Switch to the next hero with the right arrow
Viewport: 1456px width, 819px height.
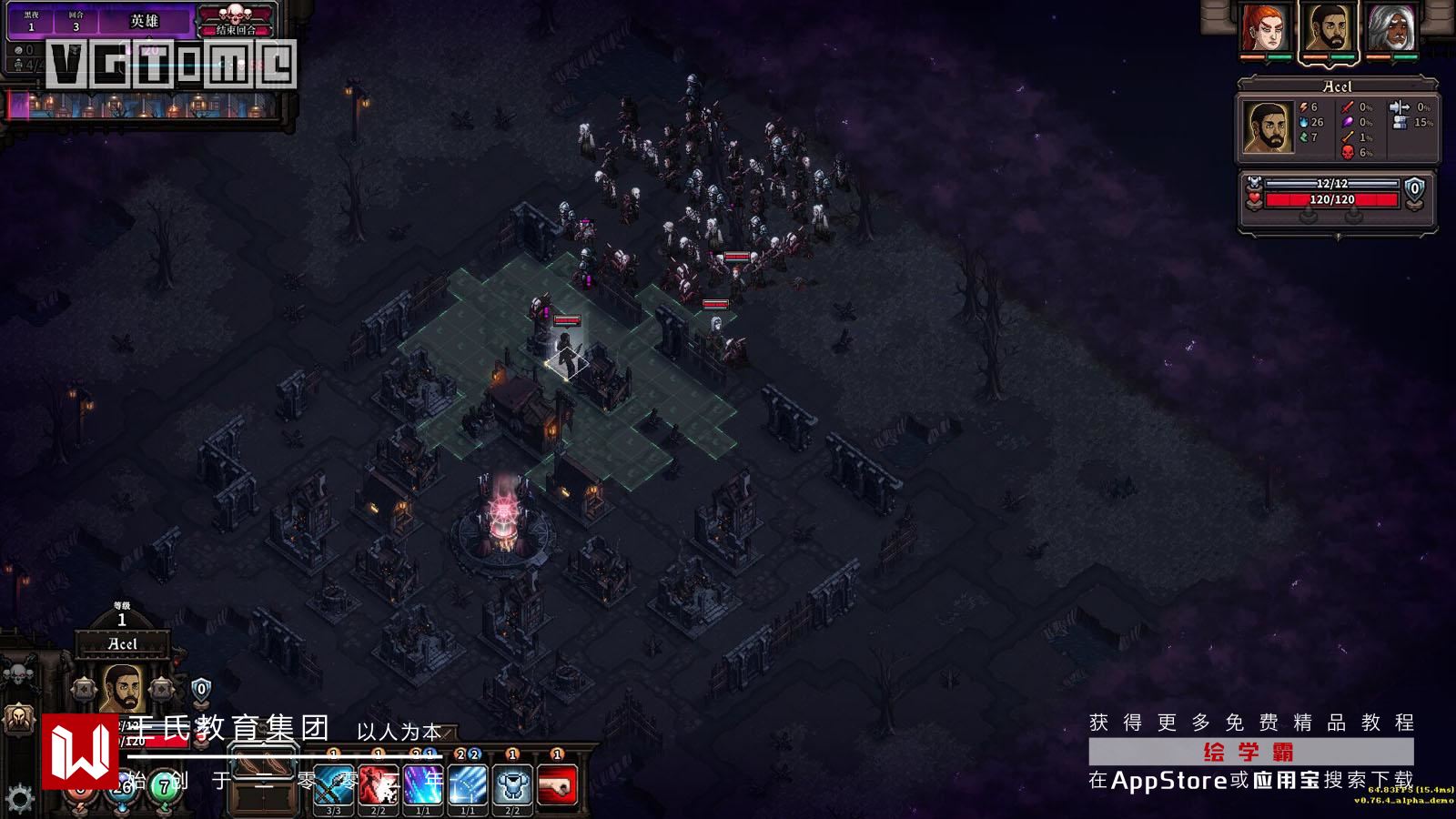click(162, 690)
